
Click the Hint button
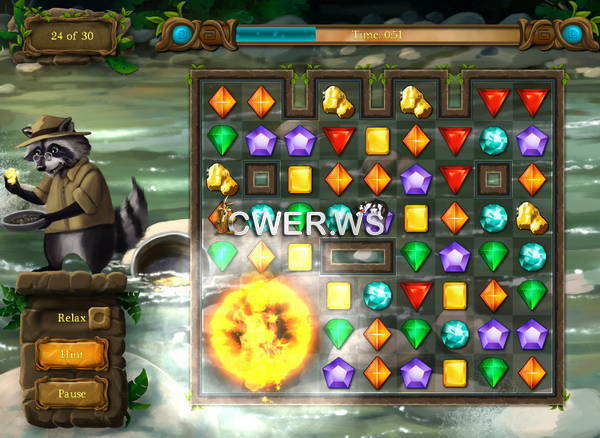[71, 353]
